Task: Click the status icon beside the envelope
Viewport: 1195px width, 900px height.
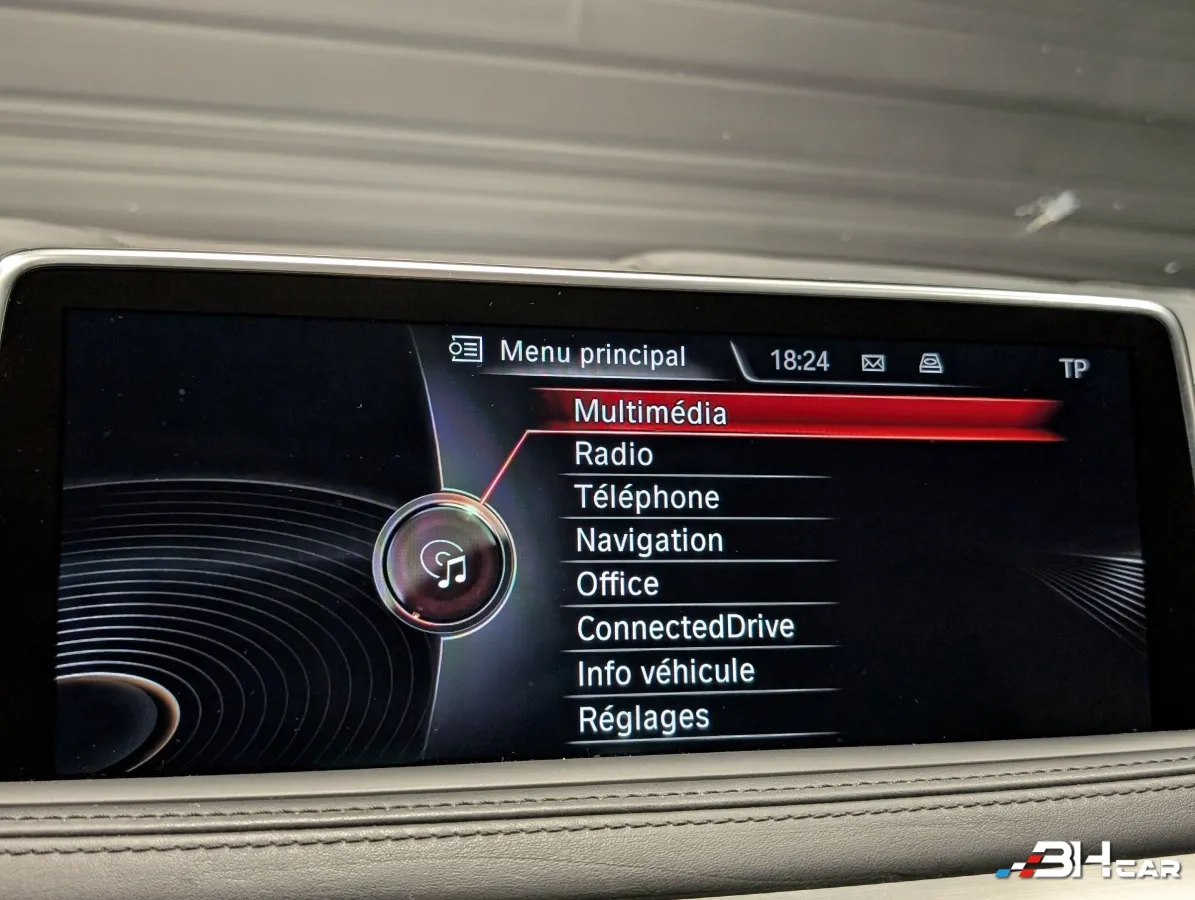Action: coord(930,363)
